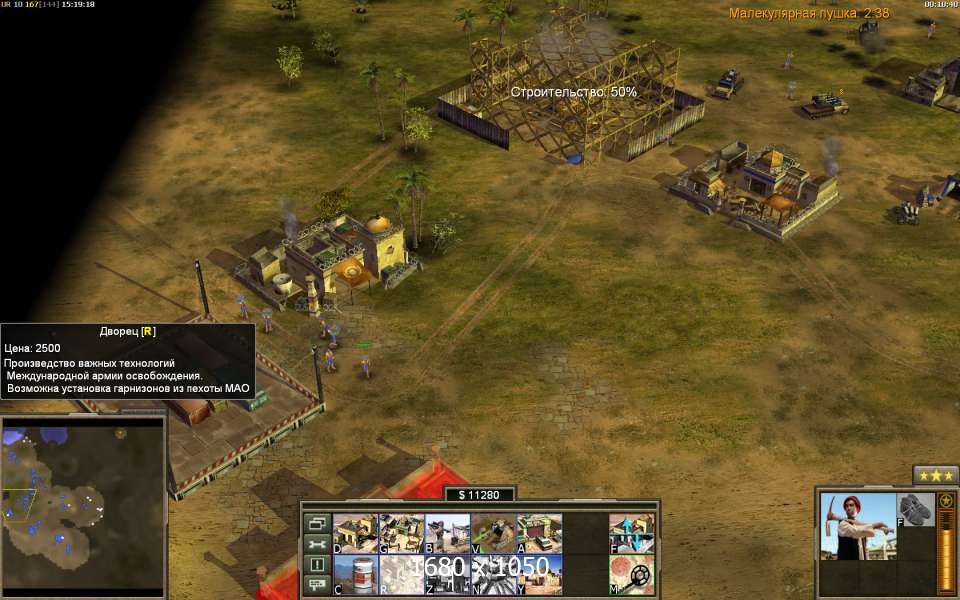Open the minimap in the corner

(x=83, y=500)
